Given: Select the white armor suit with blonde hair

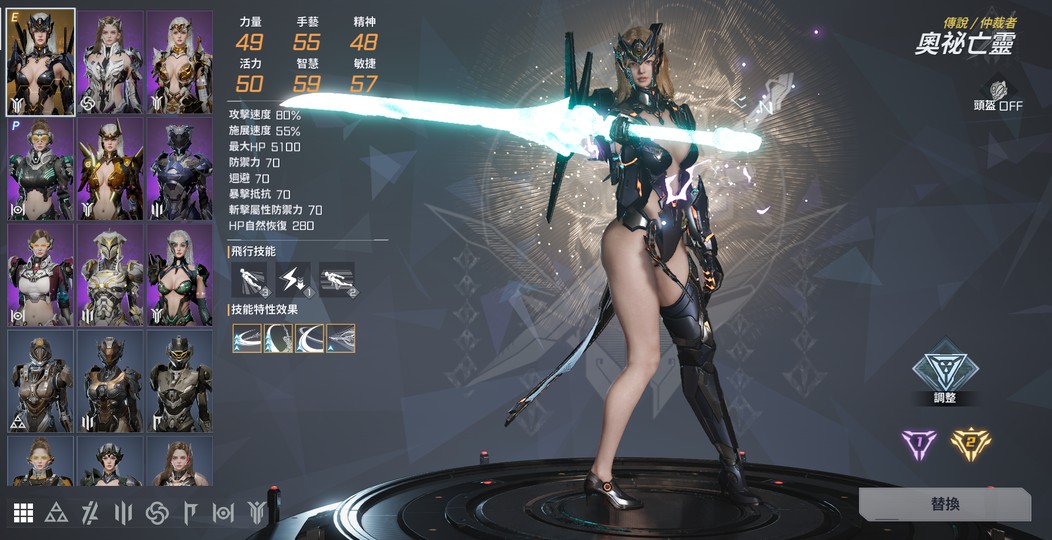Looking at the screenshot, I should pyautogui.click(x=110, y=63).
